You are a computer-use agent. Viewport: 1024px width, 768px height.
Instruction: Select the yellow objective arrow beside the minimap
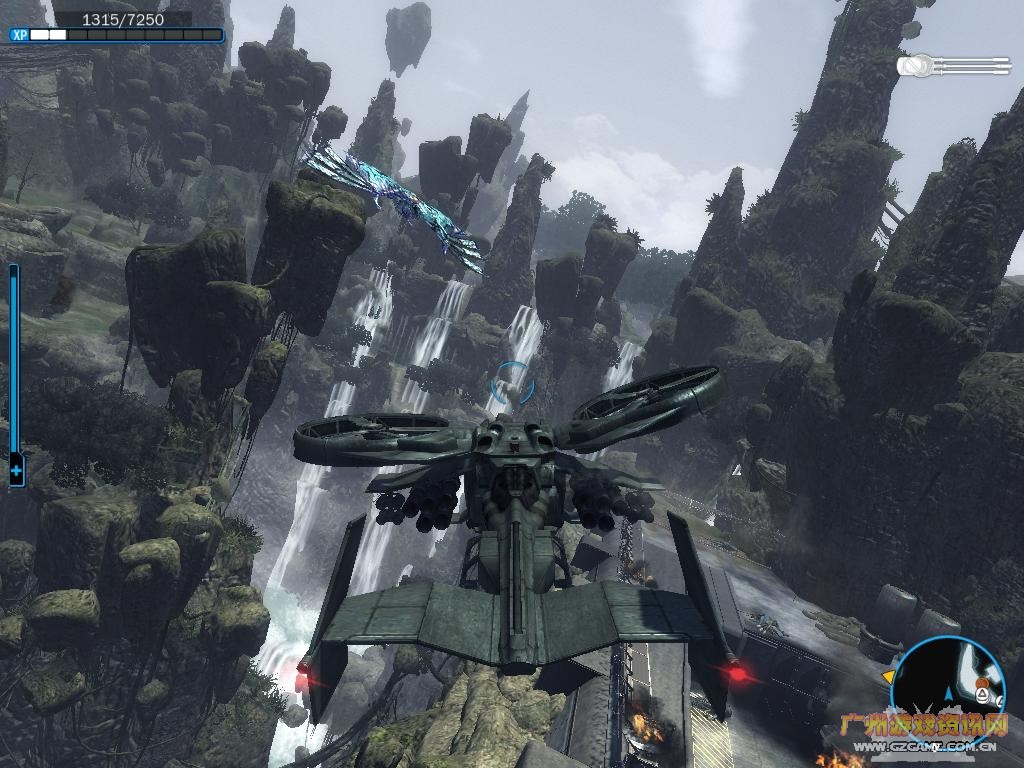[x=887, y=677]
